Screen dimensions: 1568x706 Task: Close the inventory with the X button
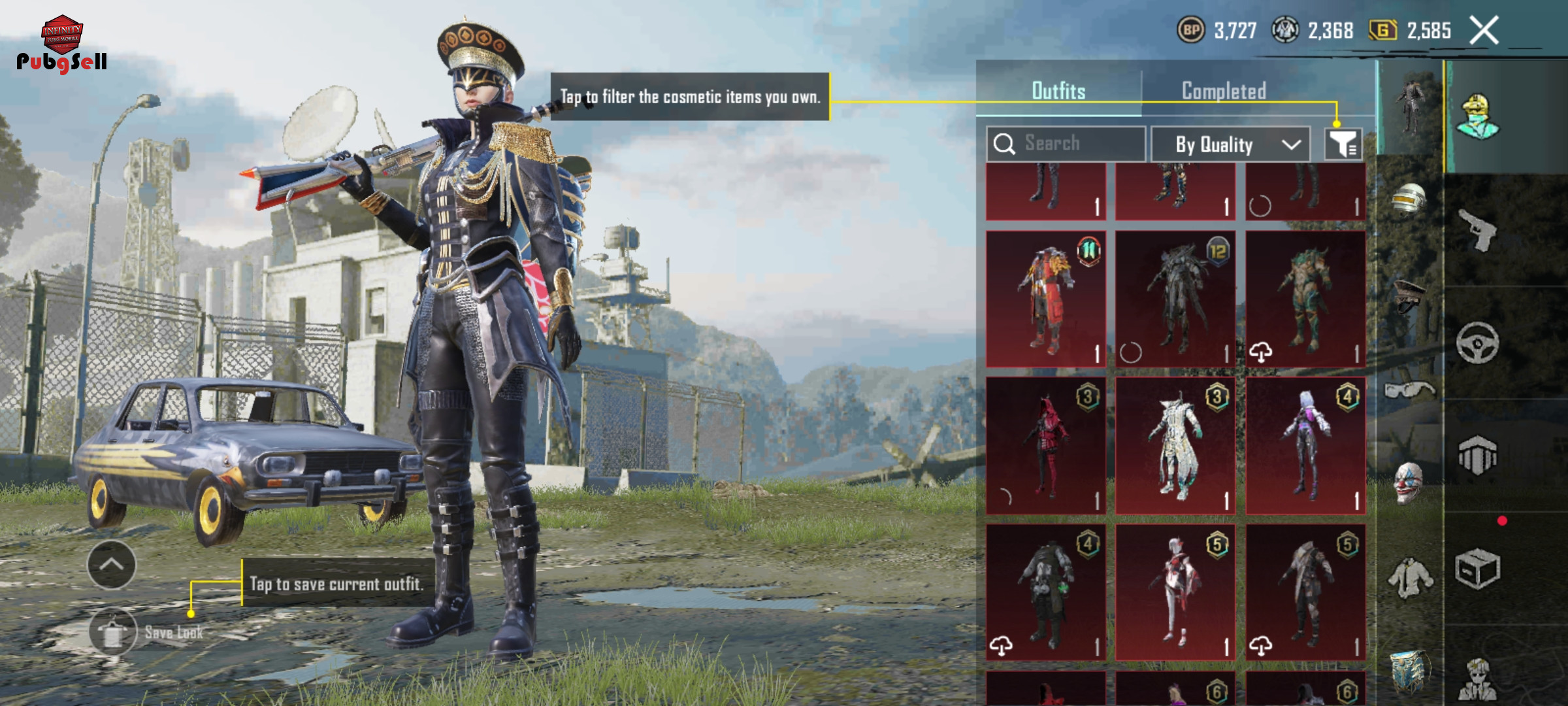(x=1484, y=30)
